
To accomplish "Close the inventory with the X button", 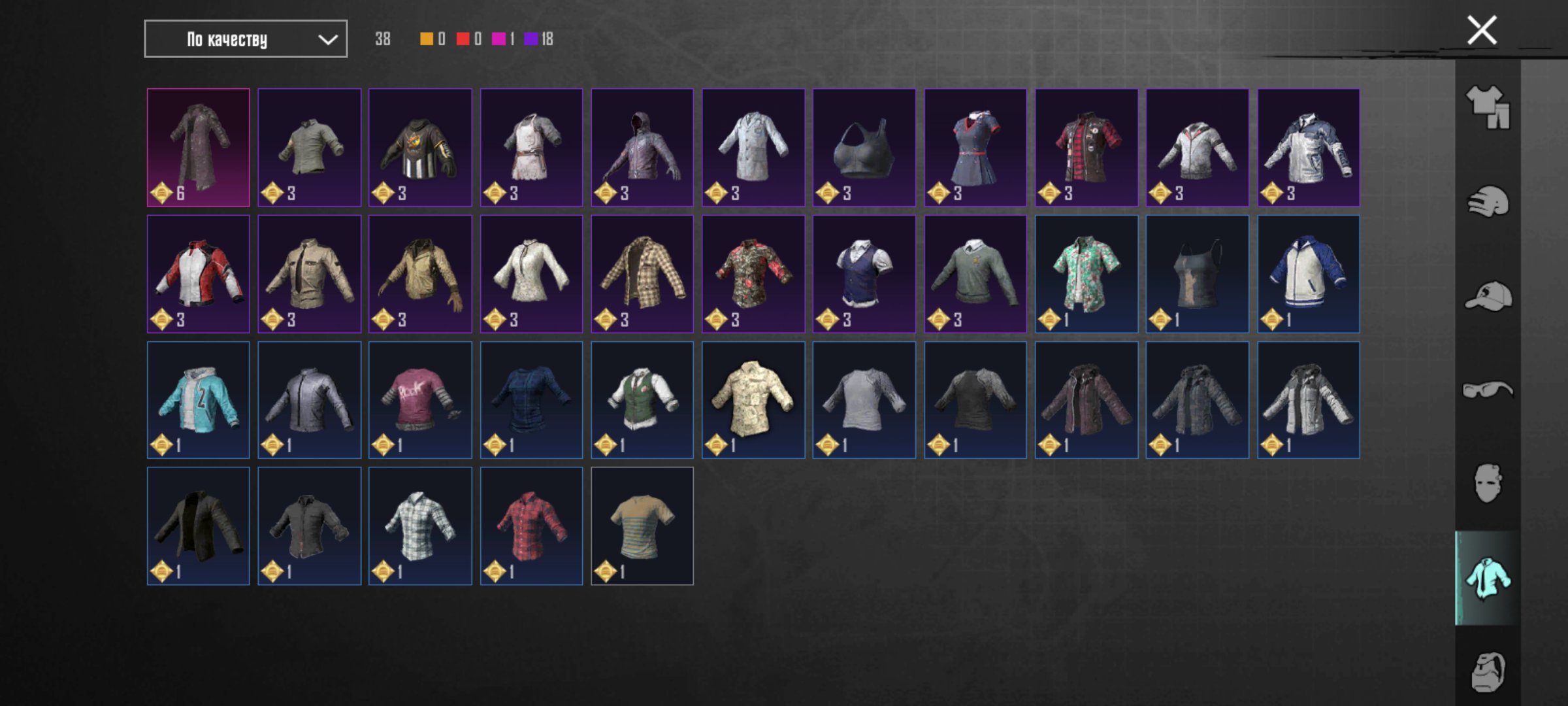I will (x=1481, y=31).
